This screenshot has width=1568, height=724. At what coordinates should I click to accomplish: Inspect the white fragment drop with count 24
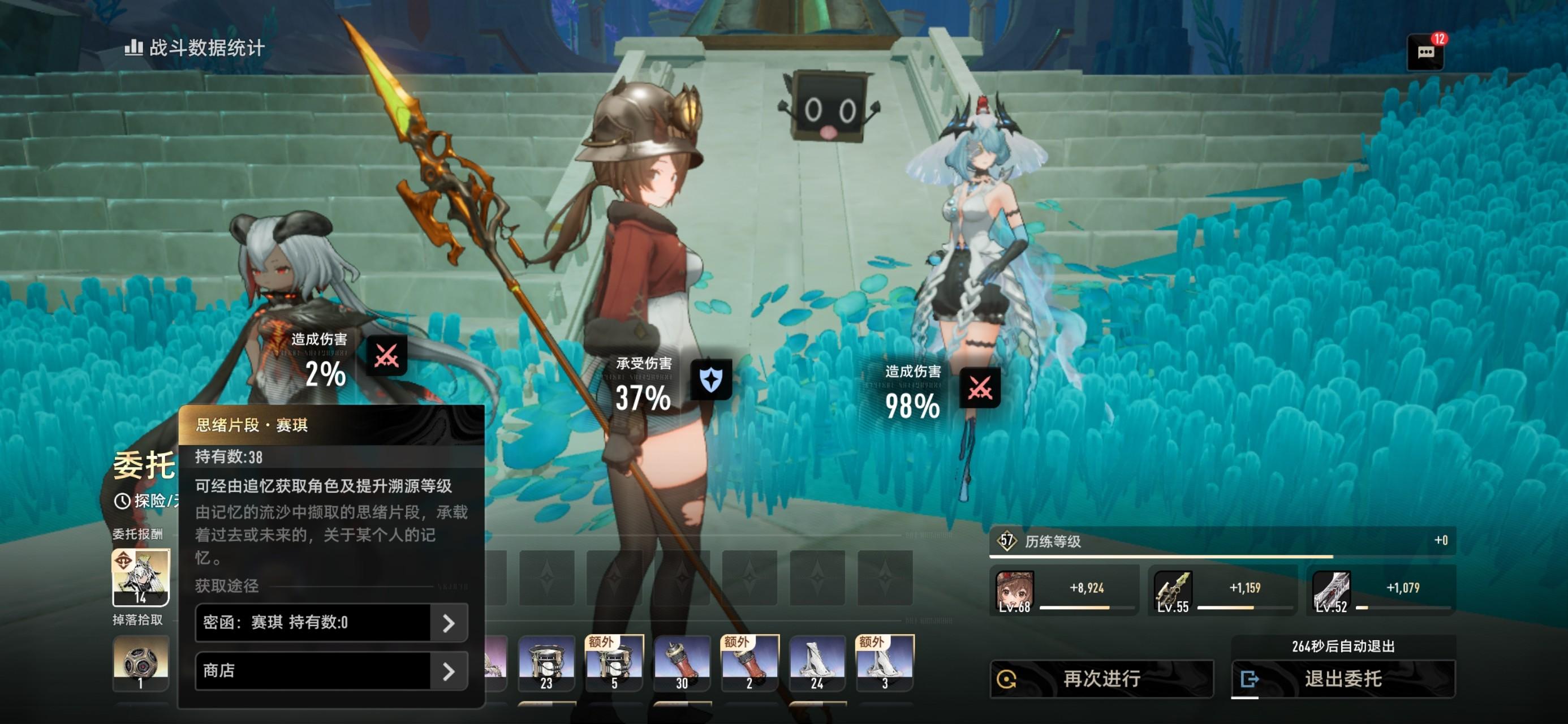(817, 663)
